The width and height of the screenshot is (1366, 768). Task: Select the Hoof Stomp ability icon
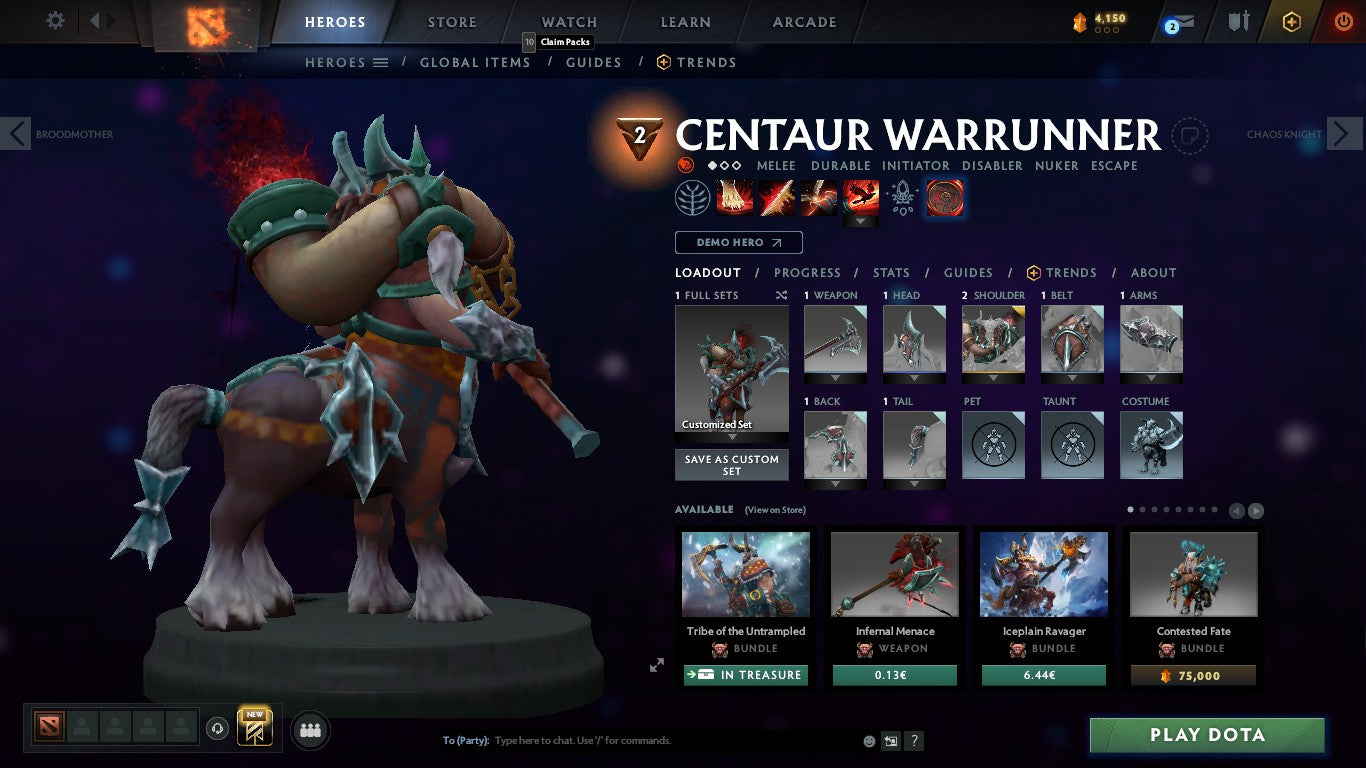pos(735,198)
